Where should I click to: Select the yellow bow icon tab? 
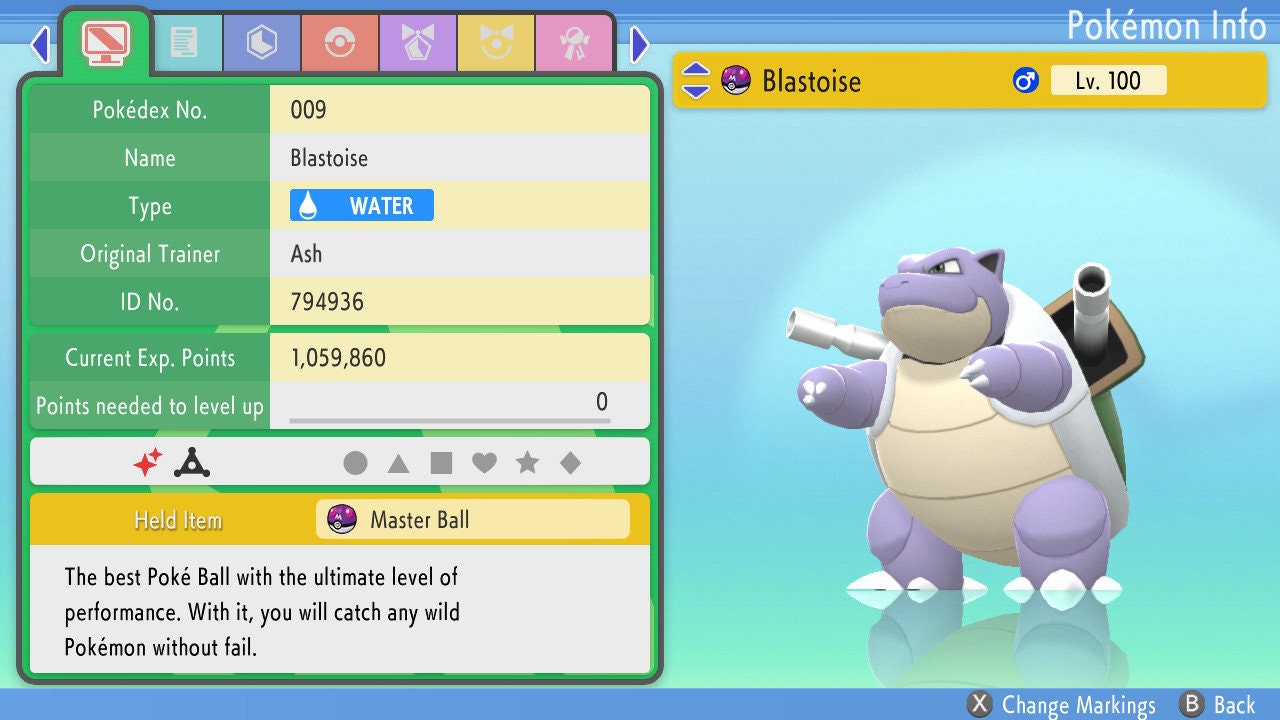point(496,42)
